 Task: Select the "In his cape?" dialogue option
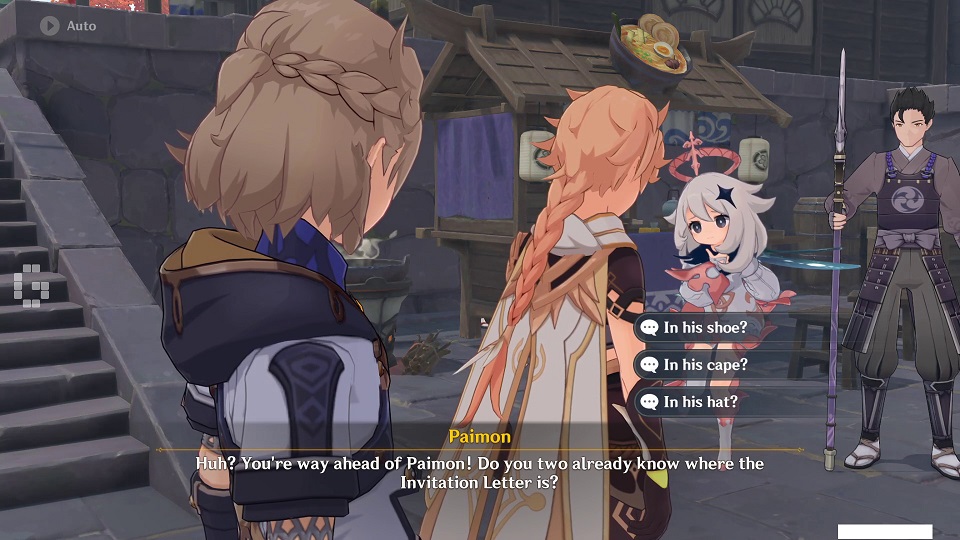pyautogui.click(x=705, y=365)
